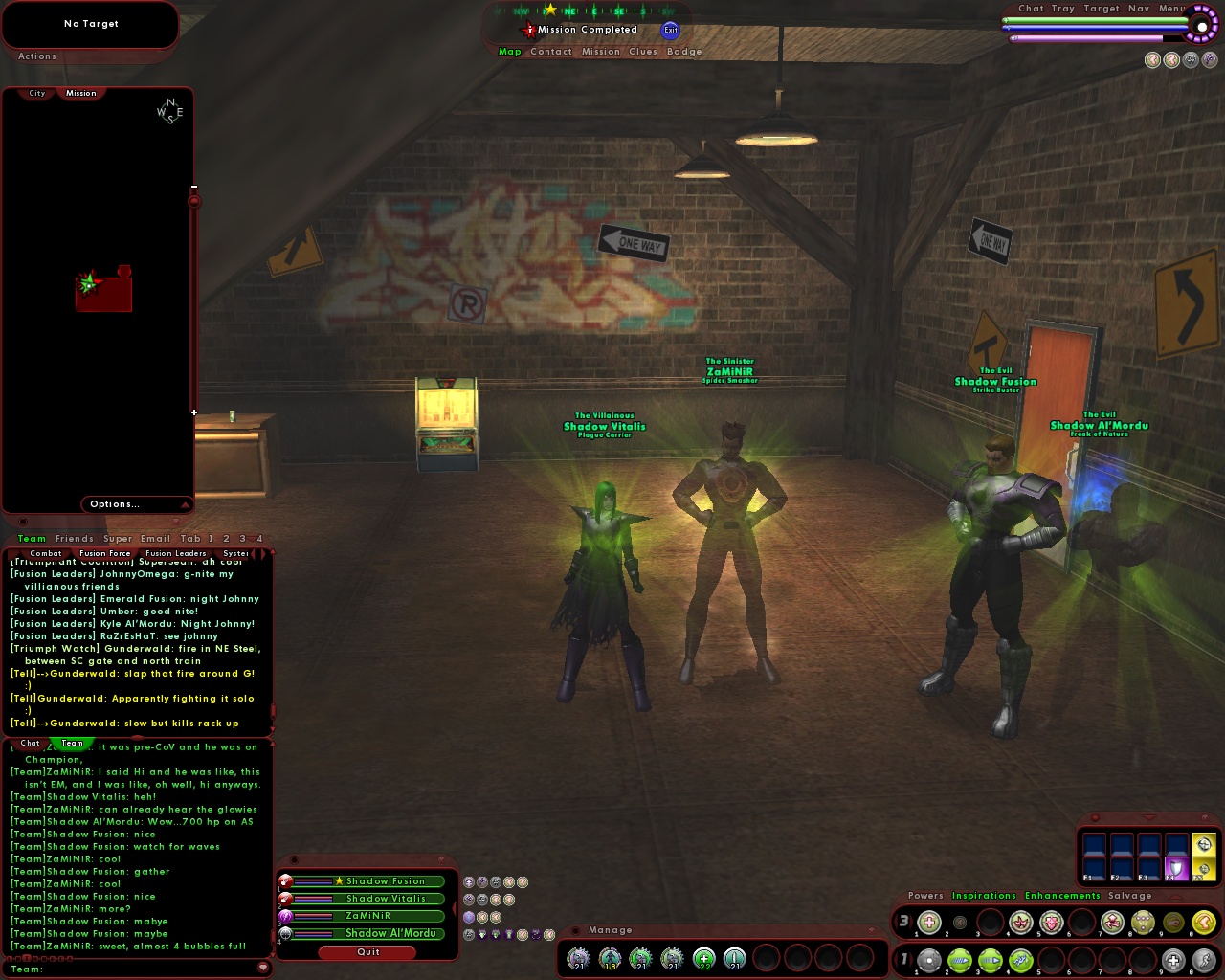Use the Sprint power in the bottom power tray
This screenshot has height=980, width=1225.
tap(1204, 959)
